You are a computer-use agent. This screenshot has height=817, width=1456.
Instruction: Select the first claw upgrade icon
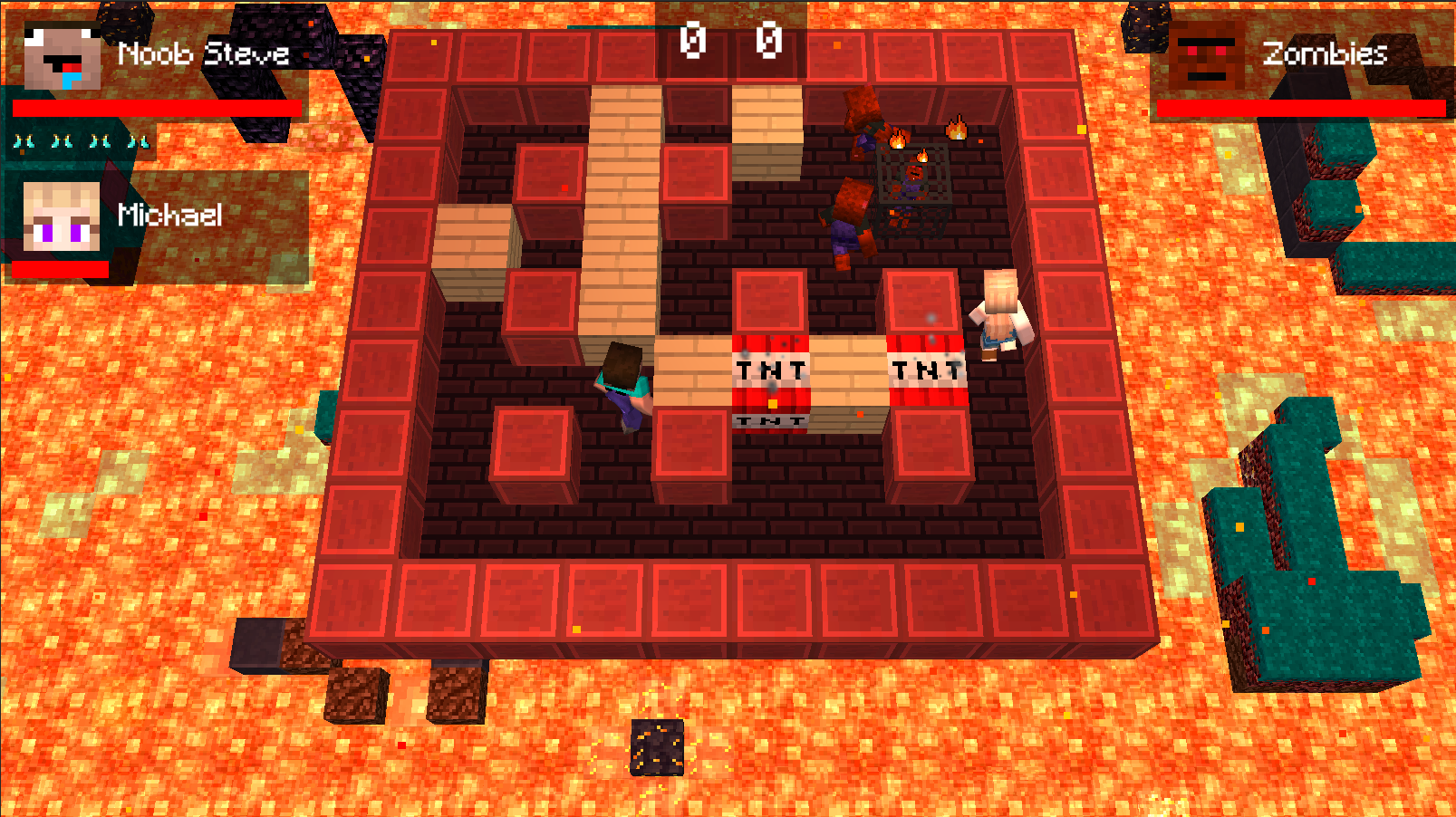click(x=24, y=140)
